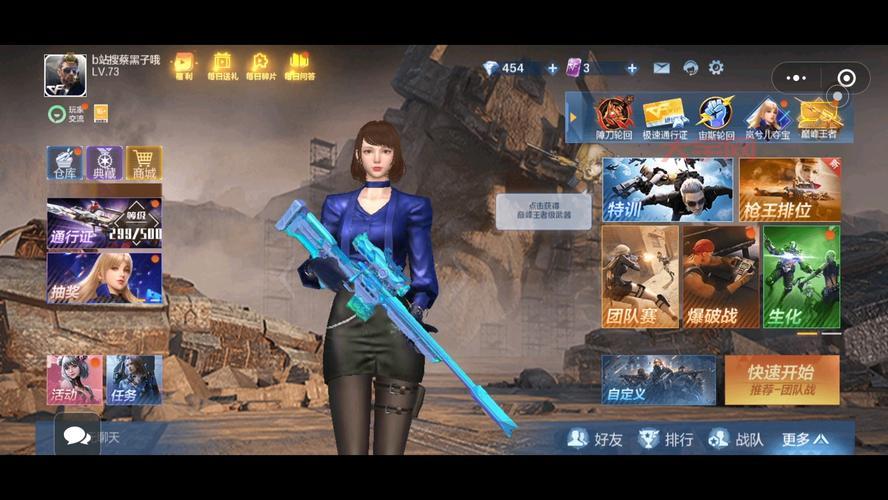The image size is (888, 500).
Task: Open the 抽奖 lottery banner
Action: (x=104, y=277)
